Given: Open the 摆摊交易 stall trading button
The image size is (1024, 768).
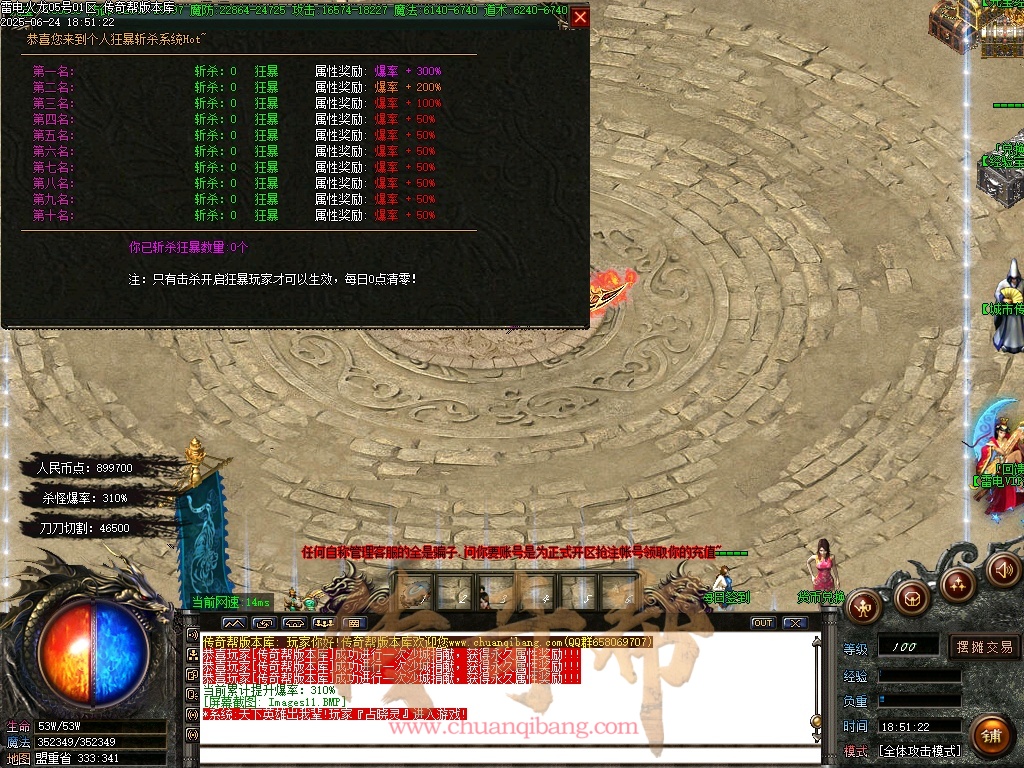Looking at the screenshot, I should tap(984, 647).
